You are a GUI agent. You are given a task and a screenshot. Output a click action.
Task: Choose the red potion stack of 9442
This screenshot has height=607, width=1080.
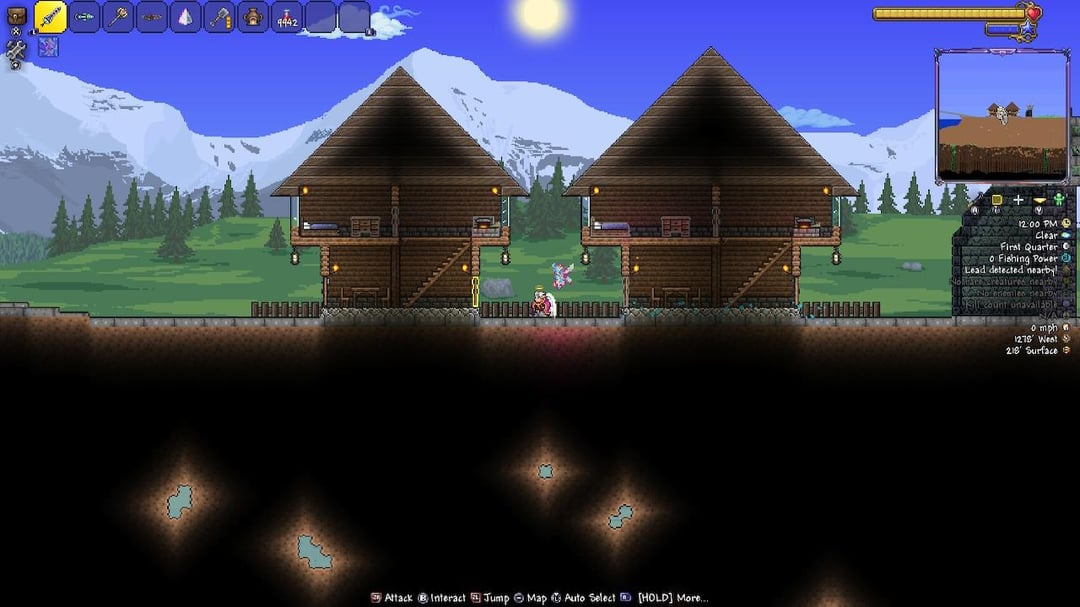[x=288, y=18]
